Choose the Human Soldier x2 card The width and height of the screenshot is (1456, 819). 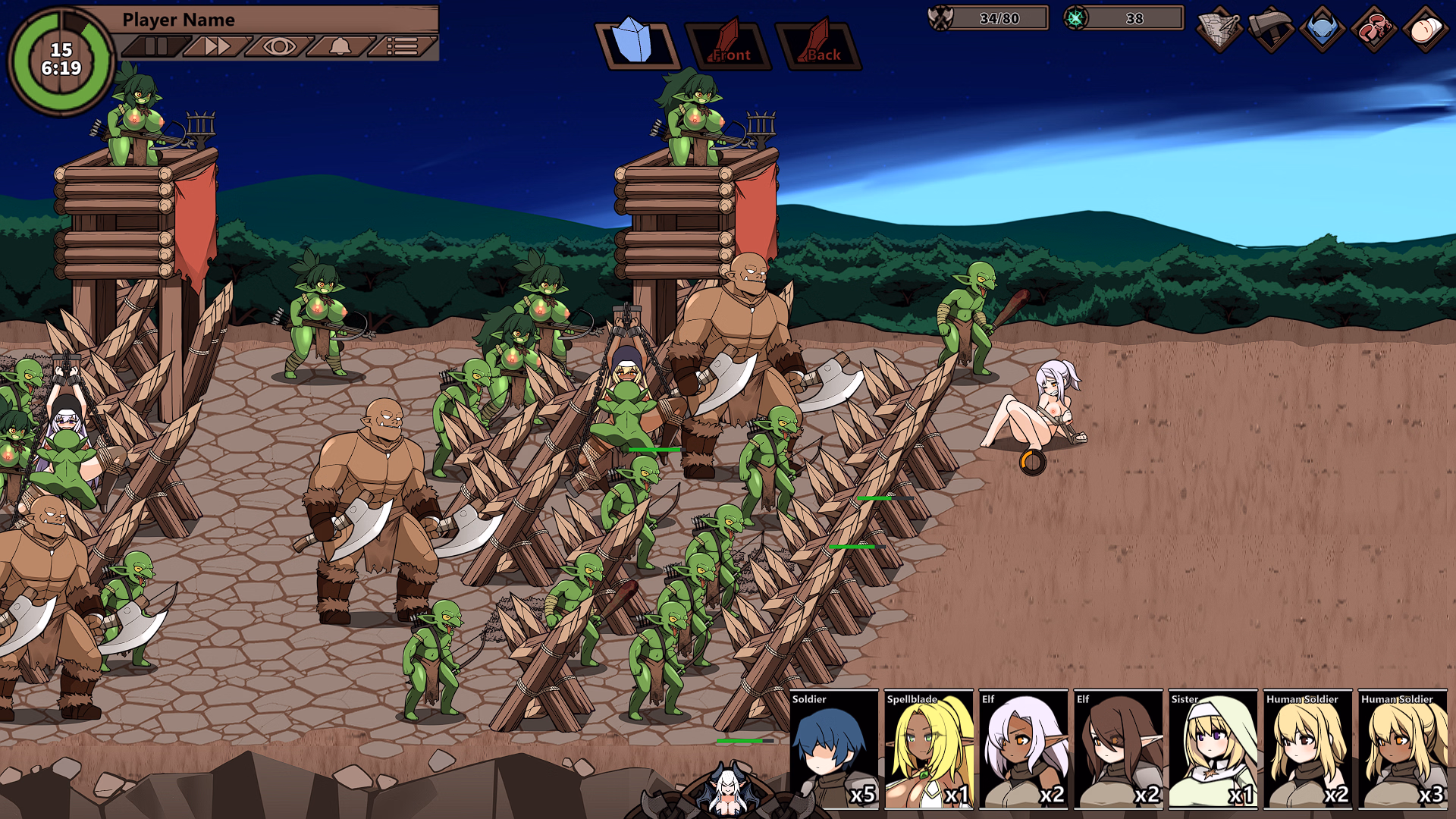pyautogui.click(x=1308, y=749)
